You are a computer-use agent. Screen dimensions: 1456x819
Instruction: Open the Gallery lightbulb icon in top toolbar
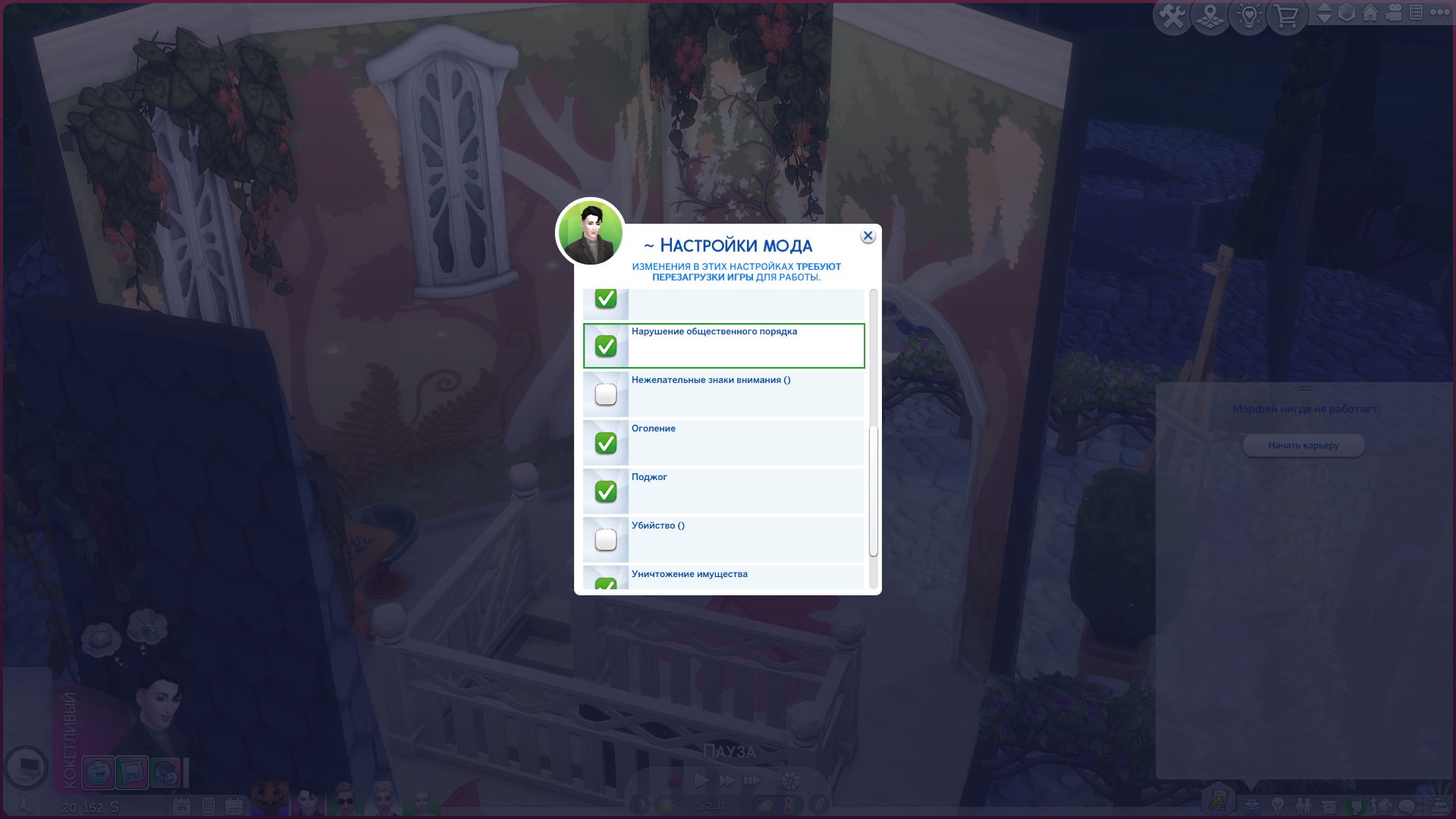1247,13
